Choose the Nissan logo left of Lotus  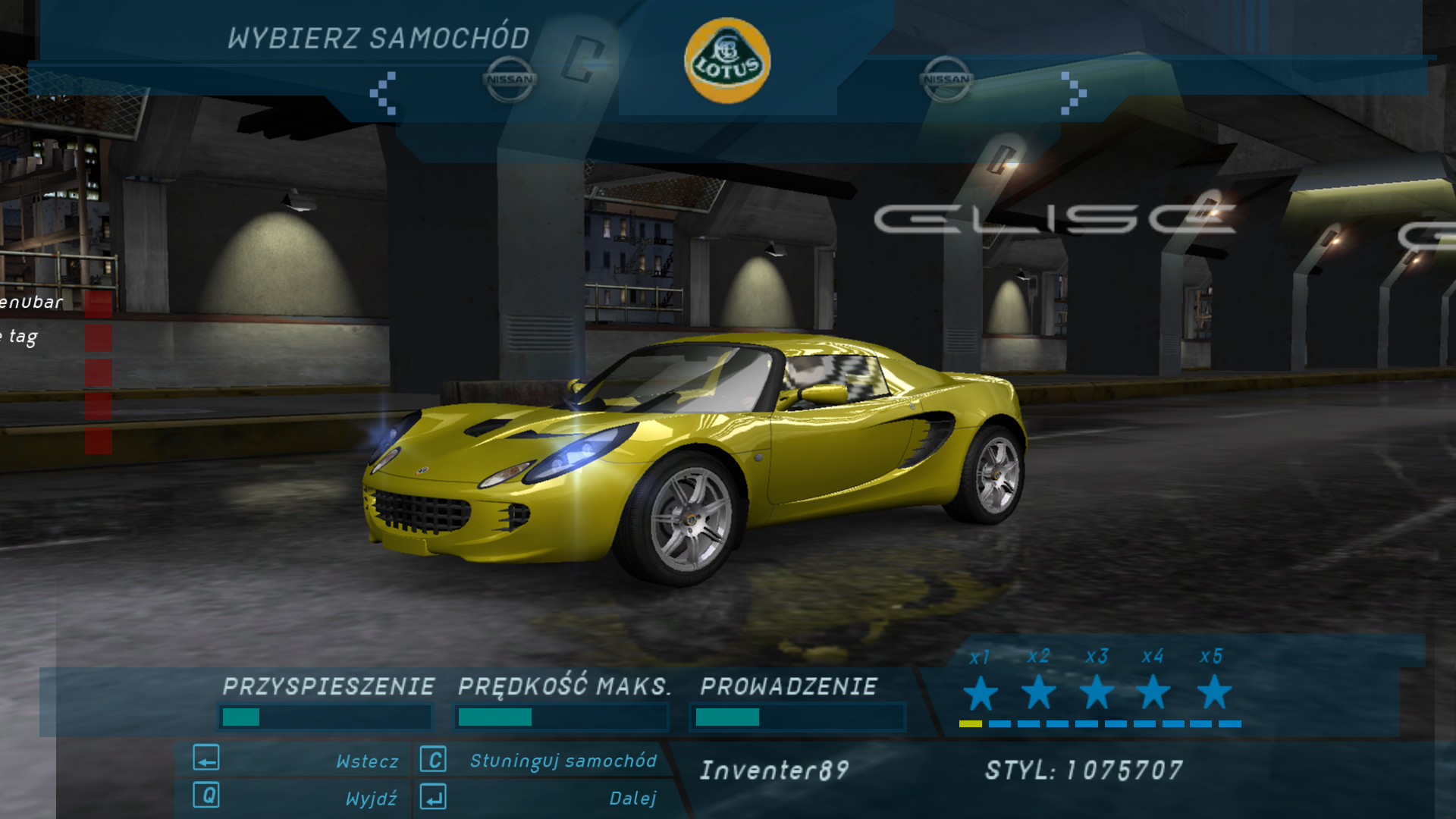pos(510,79)
